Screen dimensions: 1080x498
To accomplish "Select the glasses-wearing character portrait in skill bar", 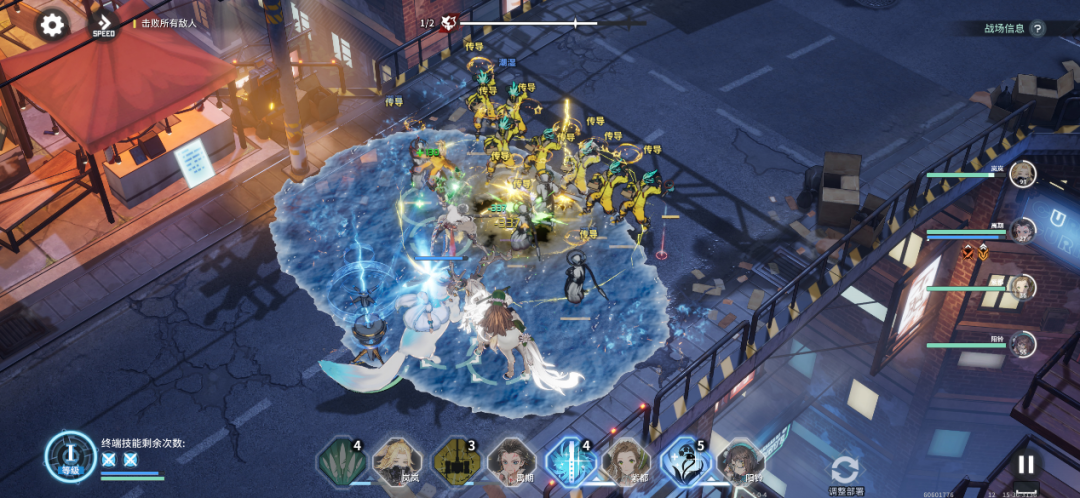I will [x=741, y=462].
